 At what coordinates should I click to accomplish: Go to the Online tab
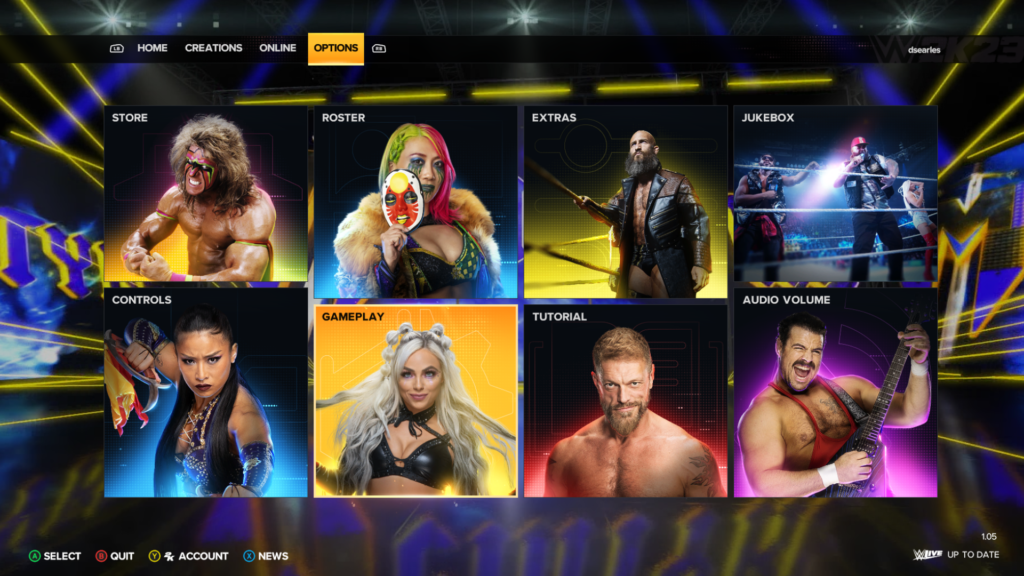(x=278, y=48)
